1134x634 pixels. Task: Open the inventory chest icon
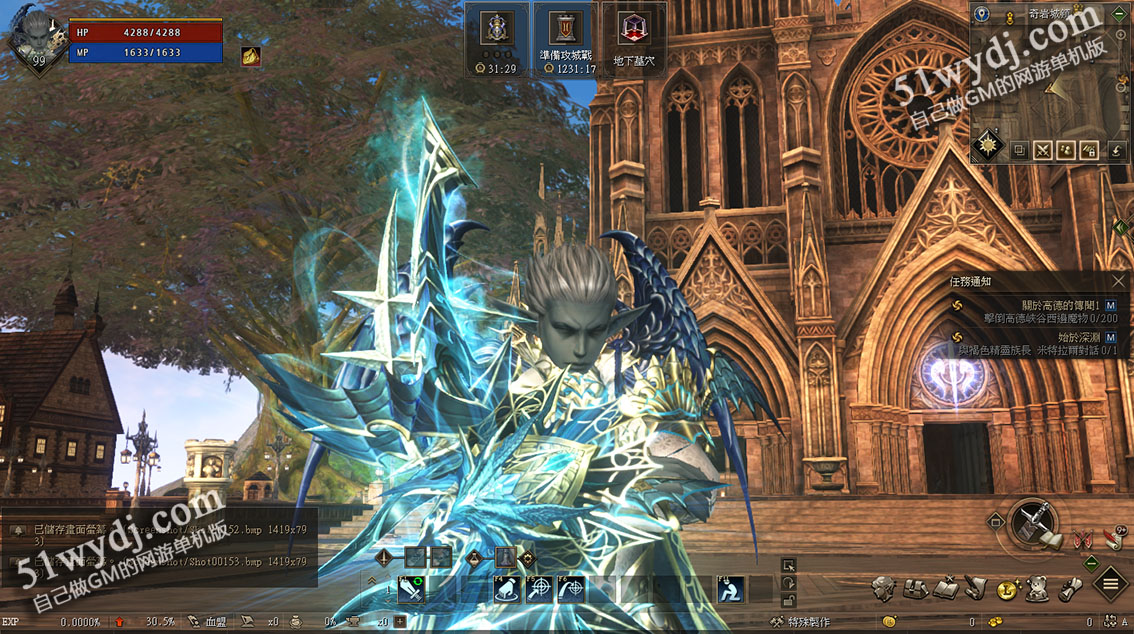click(x=914, y=589)
